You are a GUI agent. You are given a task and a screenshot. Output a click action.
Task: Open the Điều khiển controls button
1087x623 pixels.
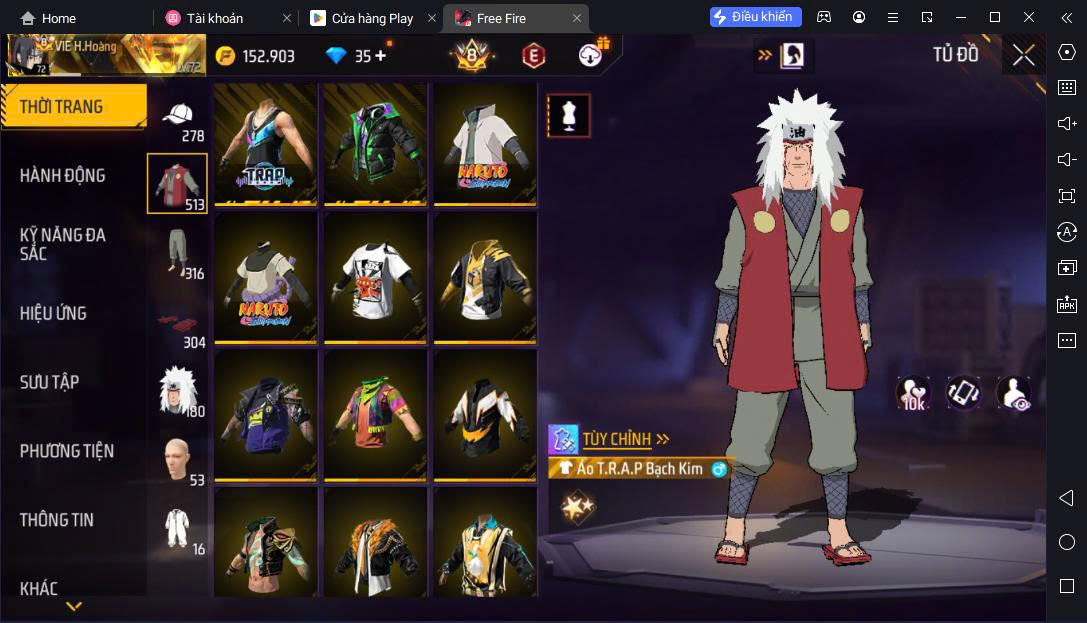[x=755, y=17]
